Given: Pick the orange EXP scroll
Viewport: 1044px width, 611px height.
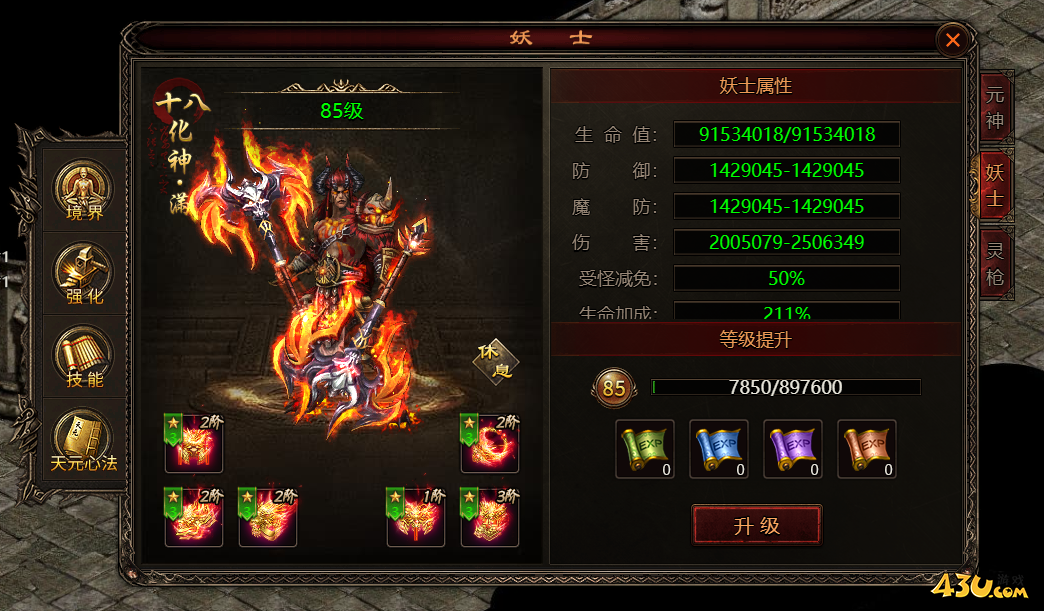Looking at the screenshot, I should 867,449.
